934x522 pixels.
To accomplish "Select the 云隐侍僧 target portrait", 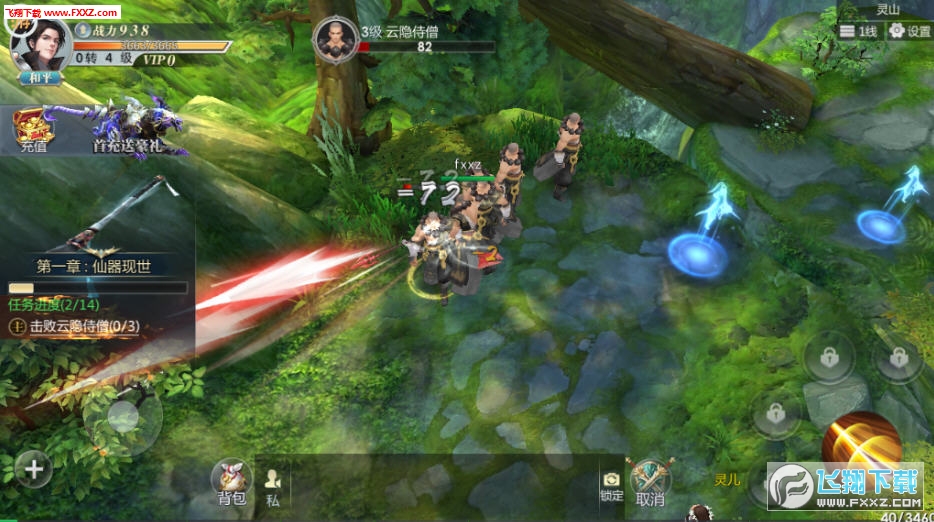I will pyautogui.click(x=335, y=39).
